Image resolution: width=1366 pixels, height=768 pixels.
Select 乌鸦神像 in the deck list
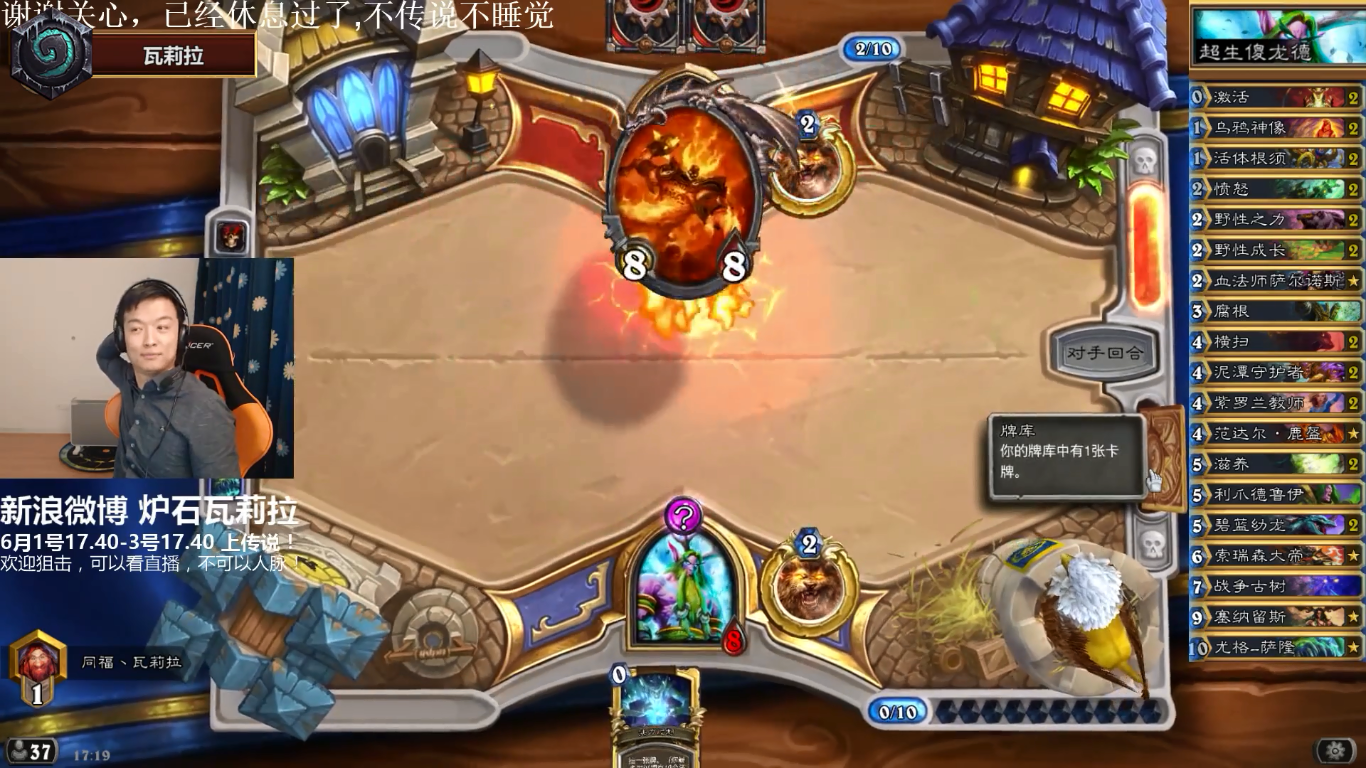pyautogui.click(x=1276, y=128)
